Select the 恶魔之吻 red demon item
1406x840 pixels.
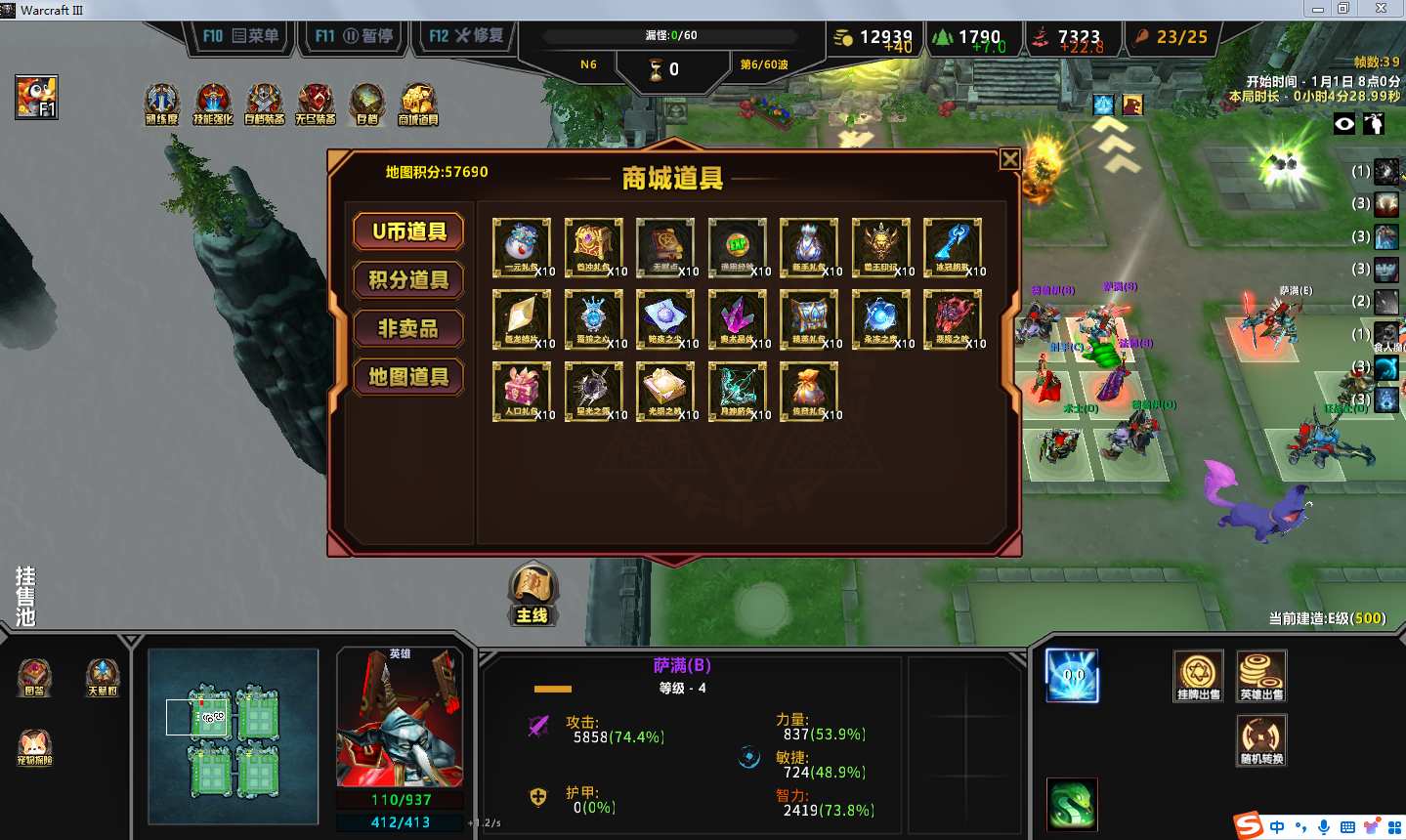coord(952,318)
